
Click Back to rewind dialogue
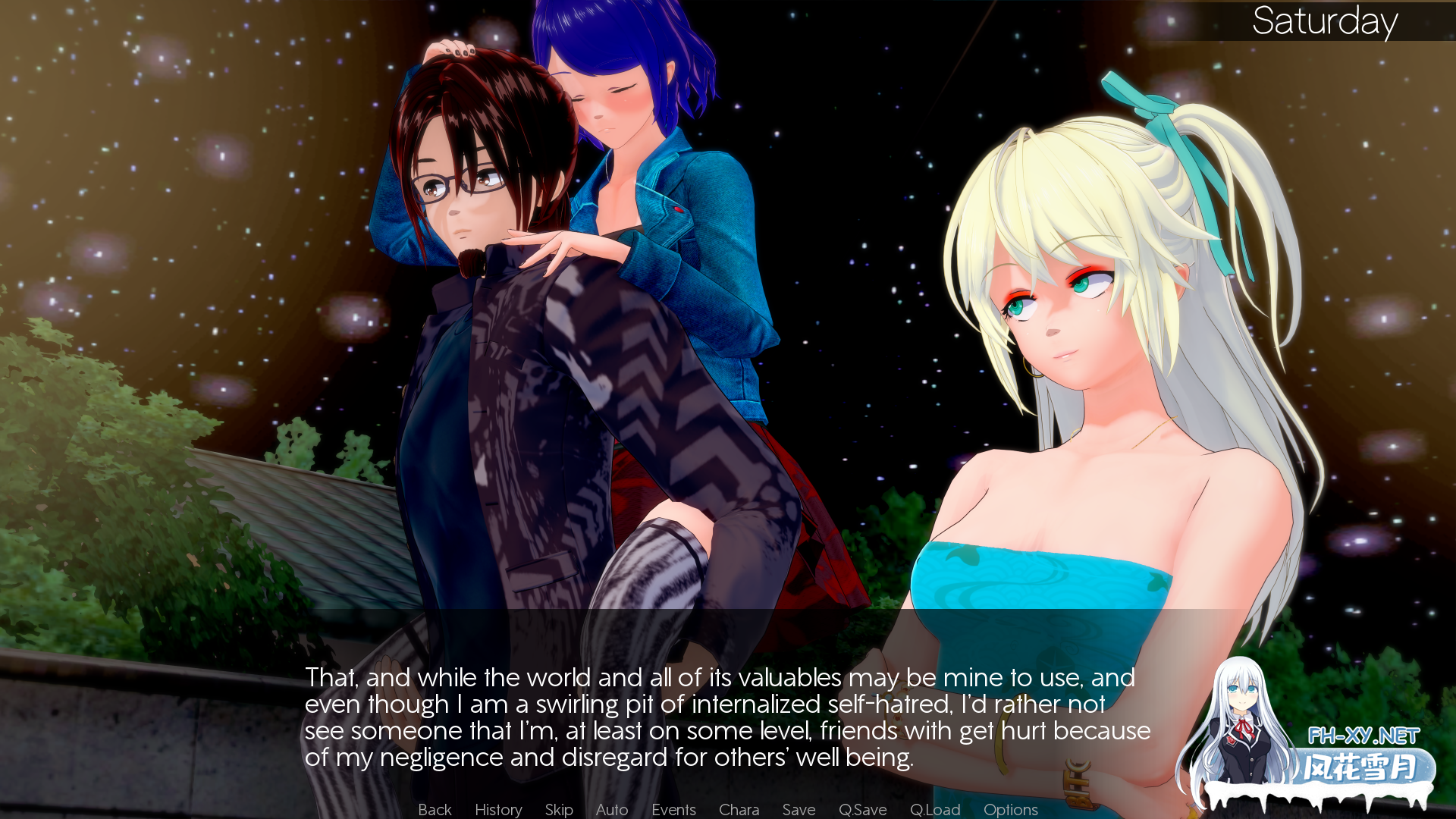(435, 809)
